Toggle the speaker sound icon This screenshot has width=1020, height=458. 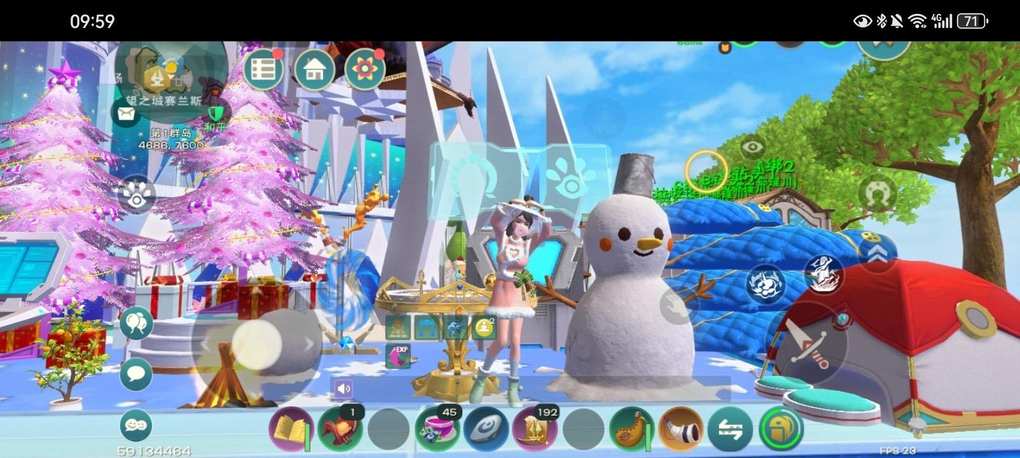coord(344,388)
